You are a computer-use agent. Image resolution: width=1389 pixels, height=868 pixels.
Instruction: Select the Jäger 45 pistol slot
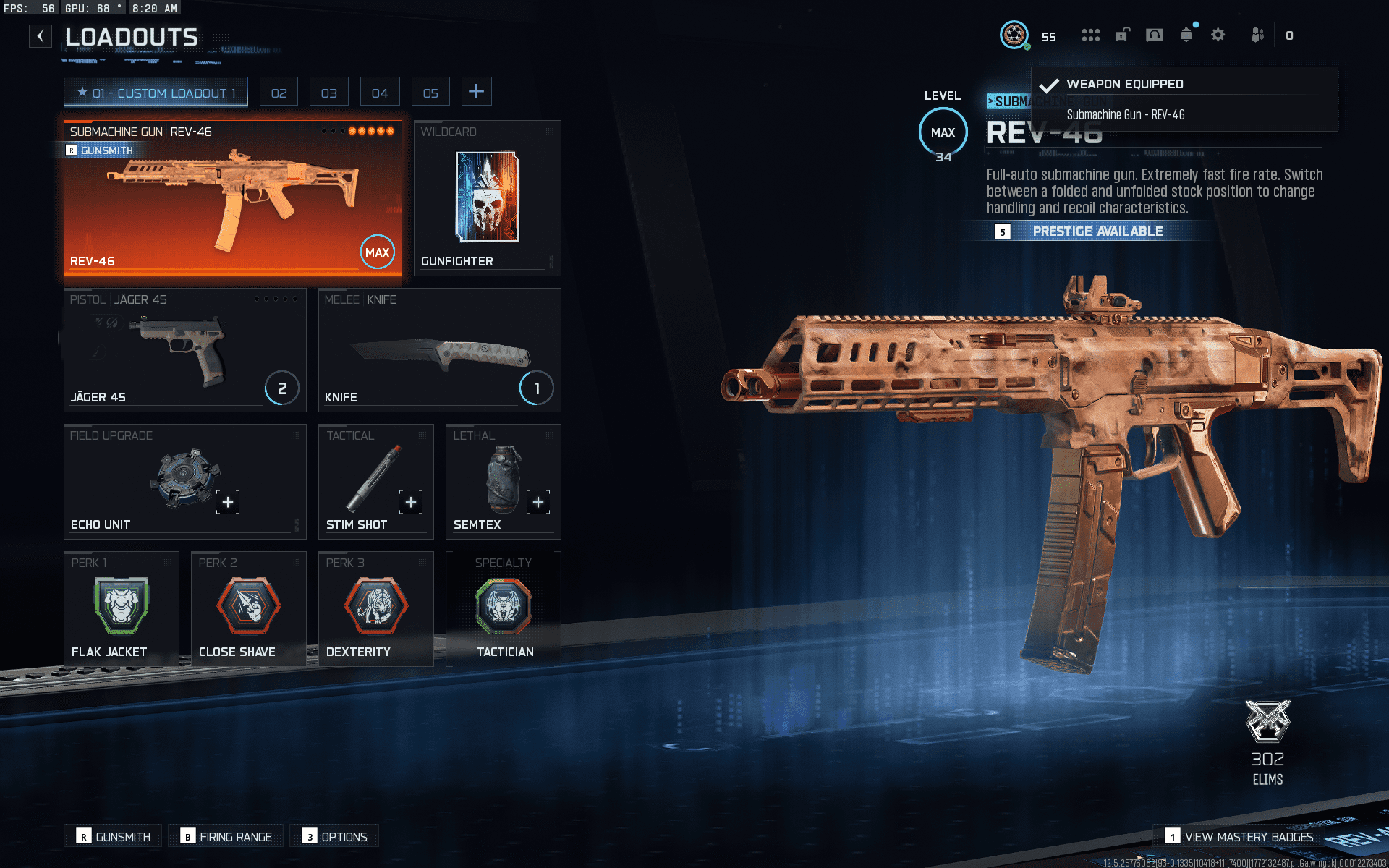[x=184, y=351]
